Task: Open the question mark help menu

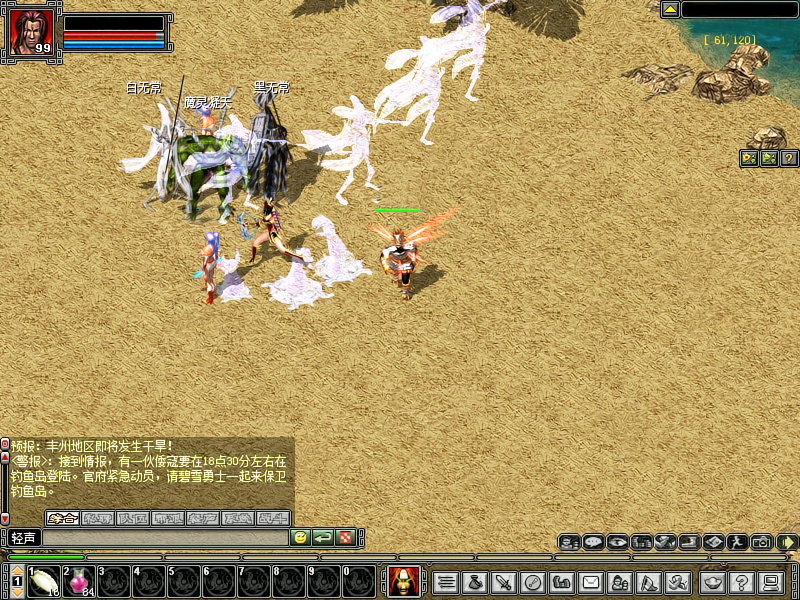Action: point(741,581)
